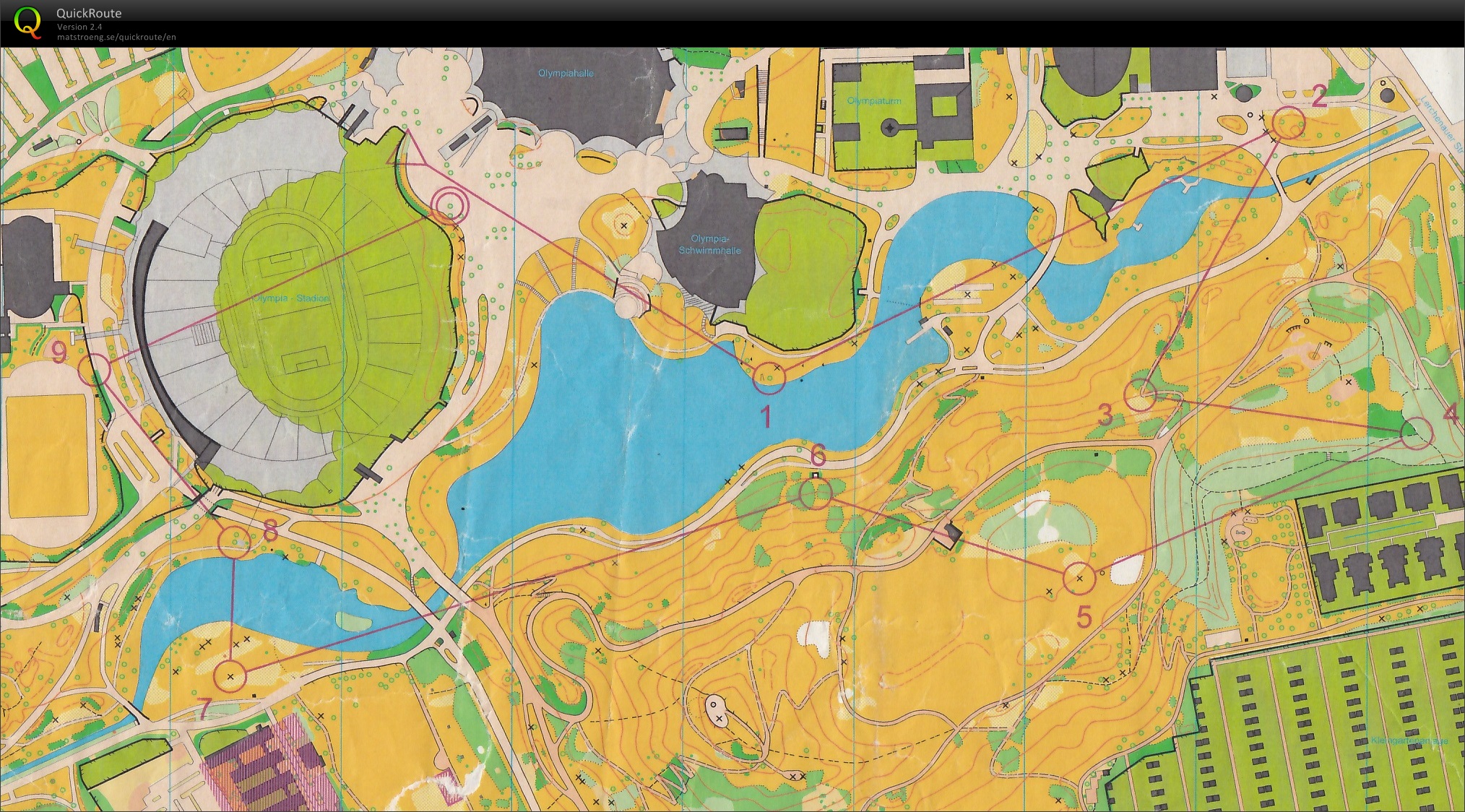Open the matstroeng.se/quickroute/en link
The image size is (1465, 812).
[x=116, y=37]
